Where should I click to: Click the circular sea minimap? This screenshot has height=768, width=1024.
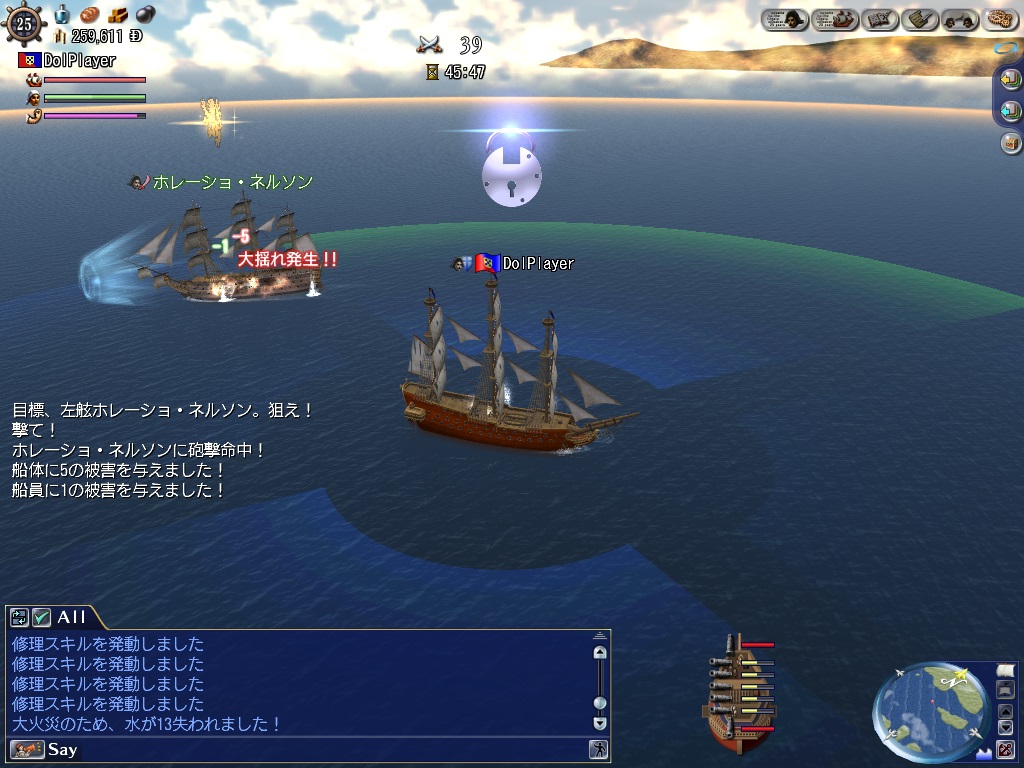(x=931, y=710)
